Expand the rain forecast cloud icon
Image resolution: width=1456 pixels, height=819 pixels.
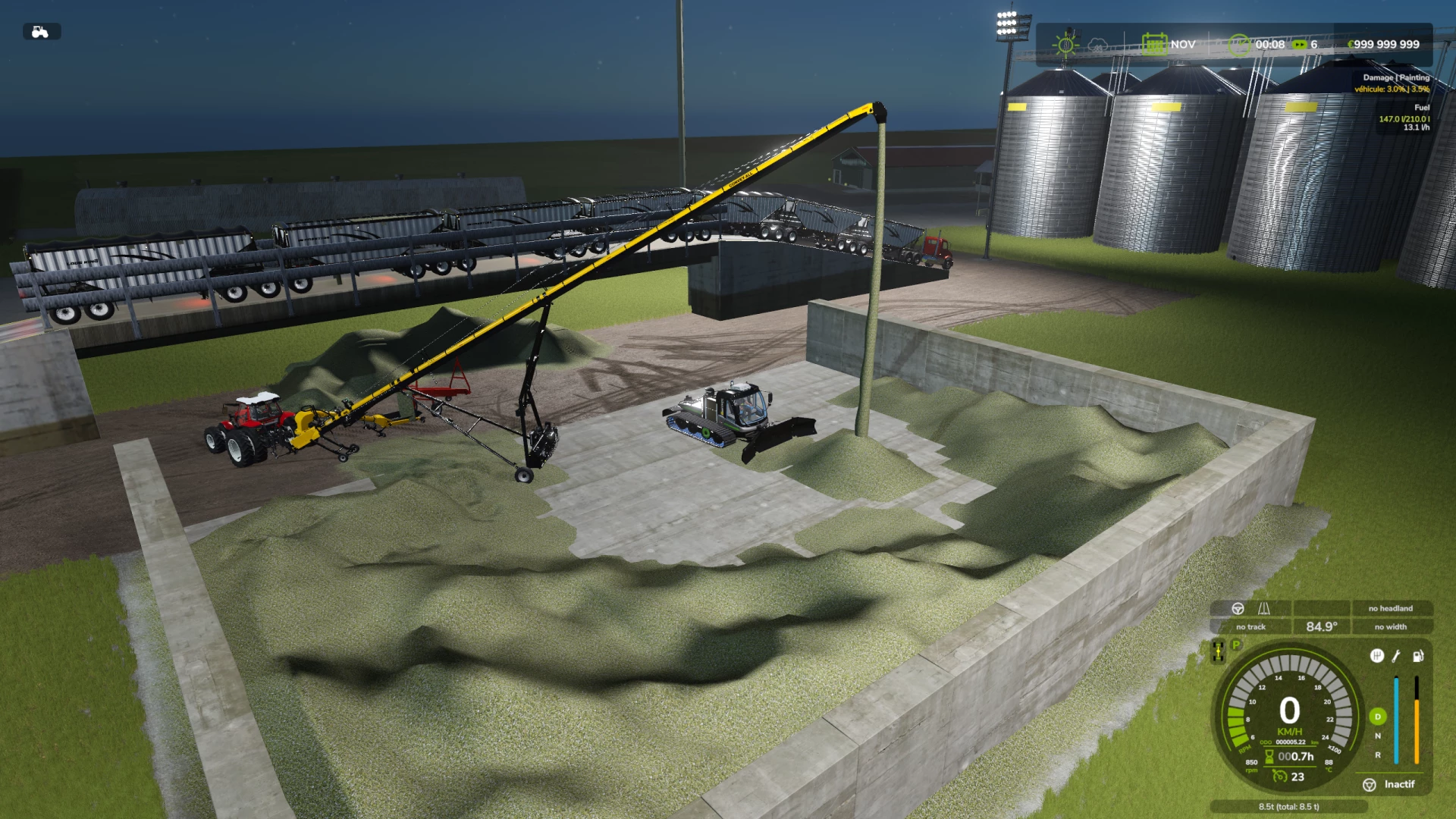coord(1097,44)
